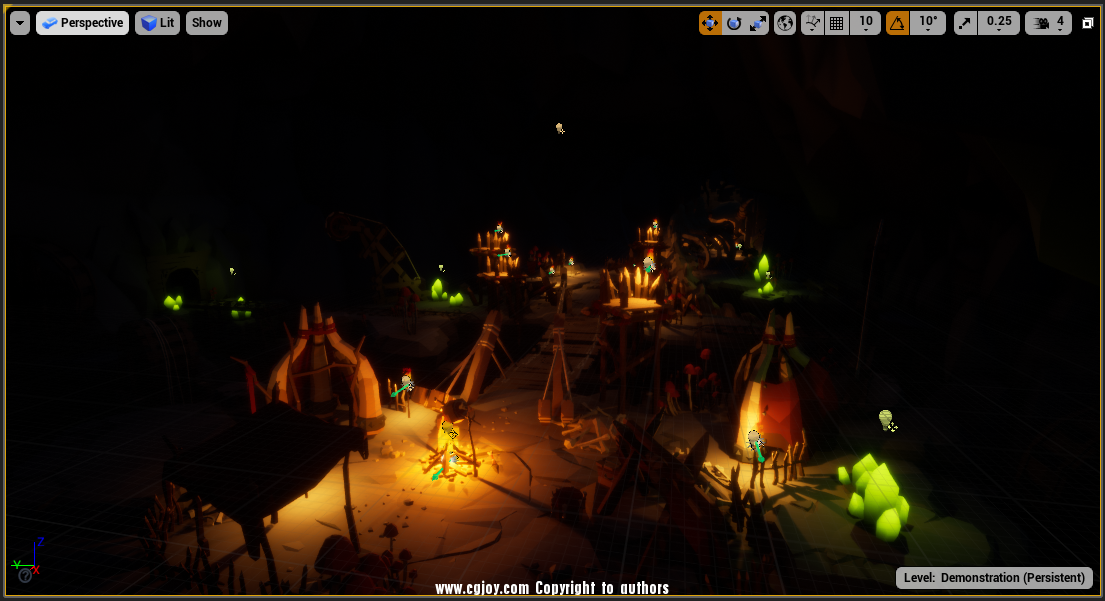Toggle grid snapping for movement
Viewport: 1105px width, 601px height.
click(x=837, y=23)
